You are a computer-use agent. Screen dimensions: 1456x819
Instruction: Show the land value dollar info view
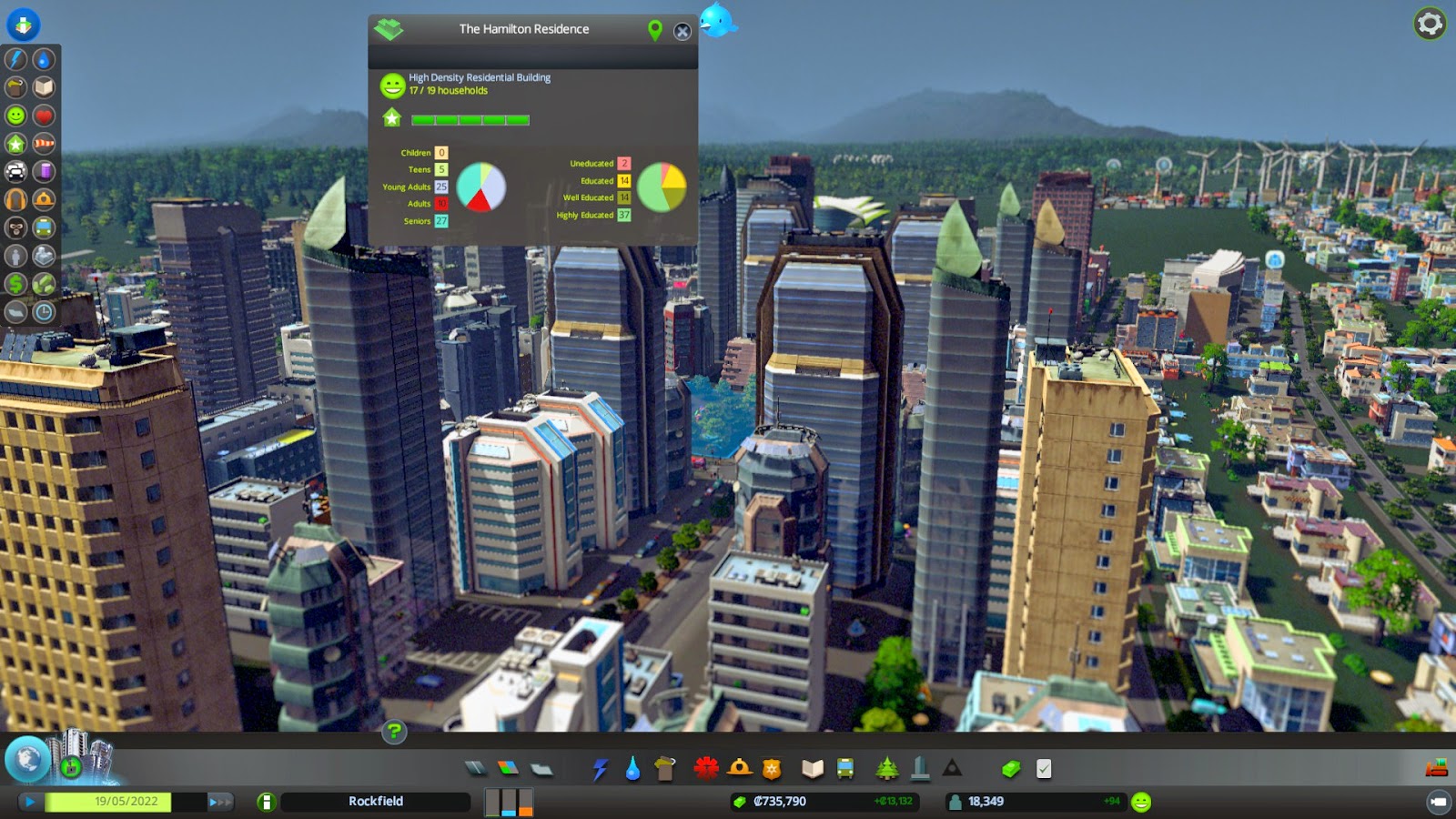point(16,285)
